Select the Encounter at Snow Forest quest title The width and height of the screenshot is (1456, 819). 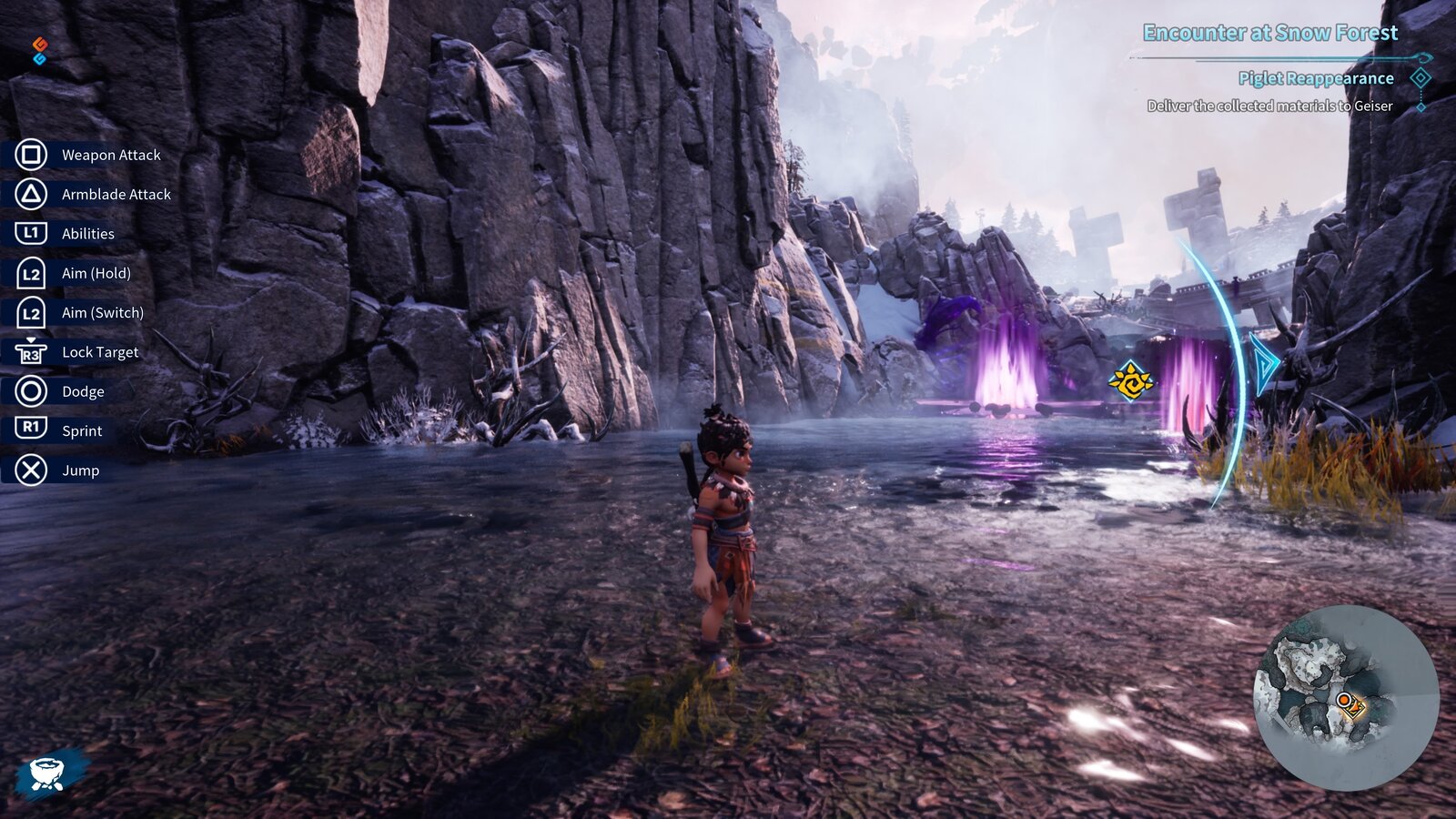(x=1269, y=33)
